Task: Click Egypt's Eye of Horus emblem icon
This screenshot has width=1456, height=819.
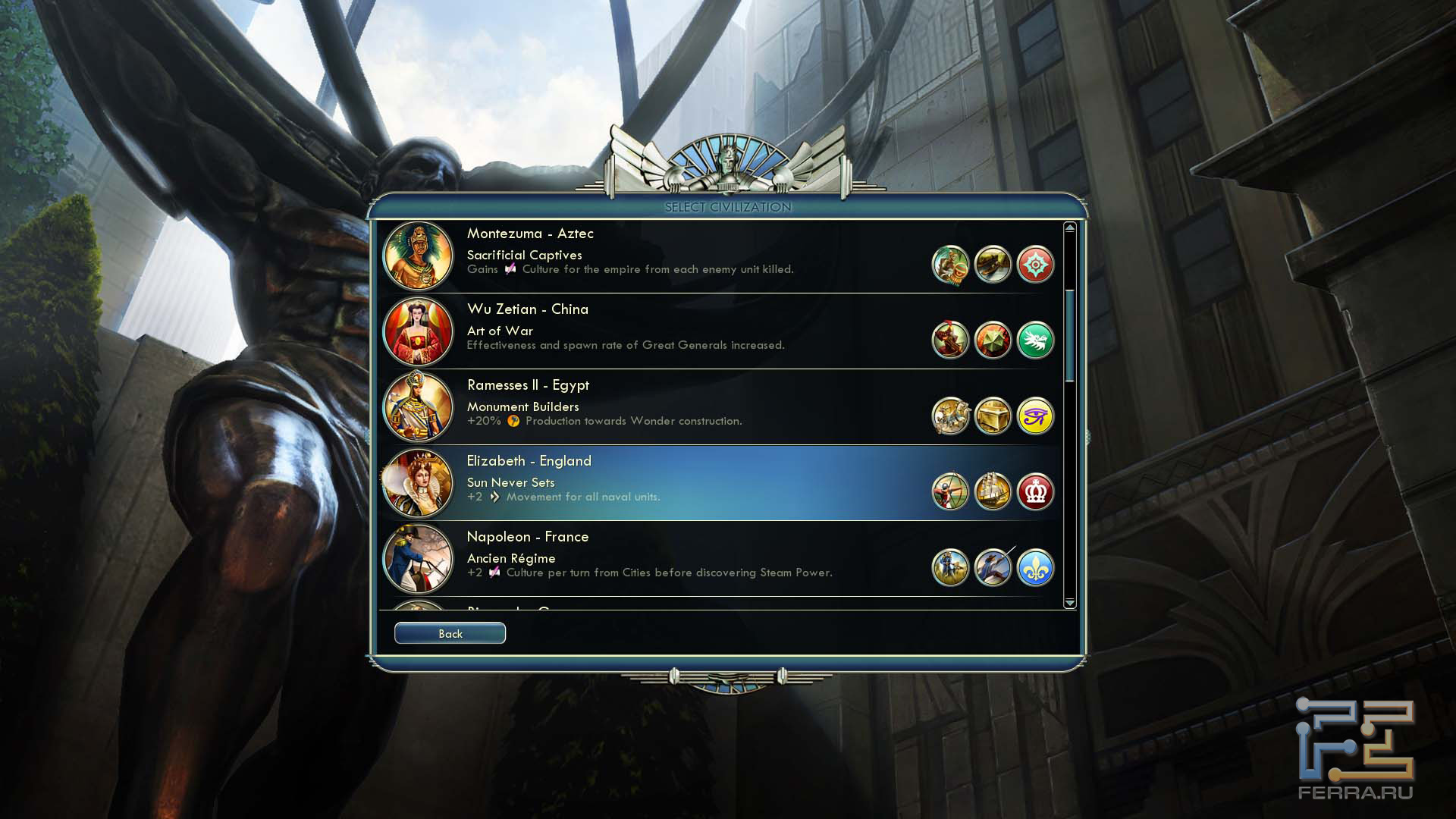Action: tap(1035, 416)
